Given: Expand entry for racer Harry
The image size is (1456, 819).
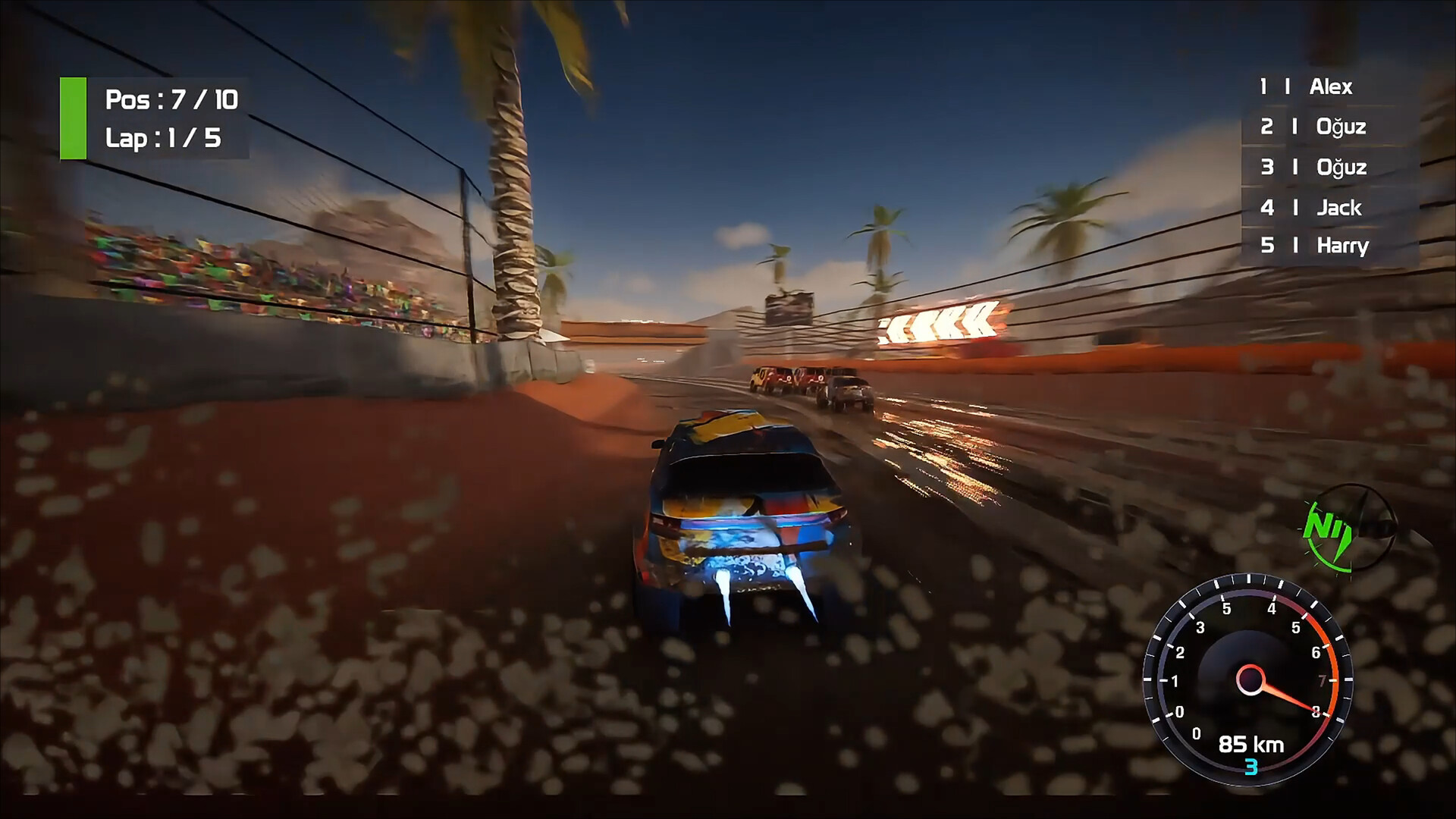Looking at the screenshot, I should click(1344, 246).
